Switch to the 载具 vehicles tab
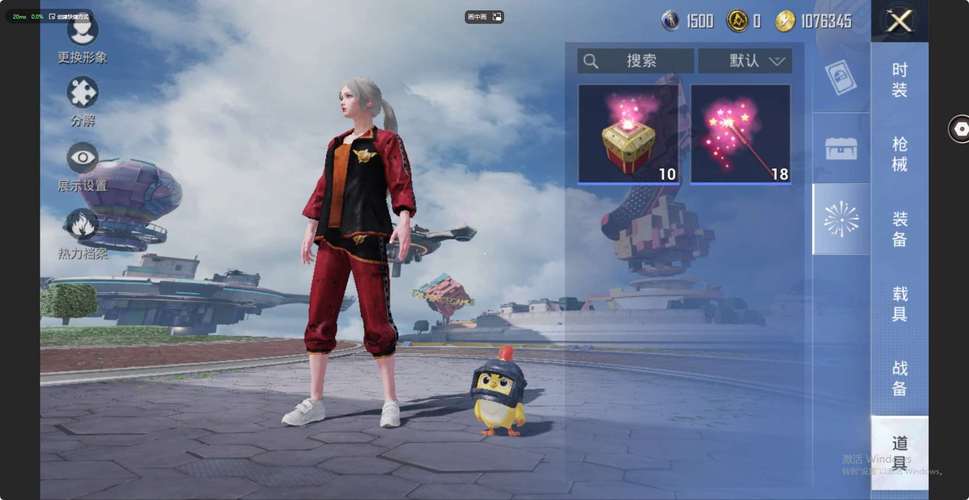 point(899,303)
